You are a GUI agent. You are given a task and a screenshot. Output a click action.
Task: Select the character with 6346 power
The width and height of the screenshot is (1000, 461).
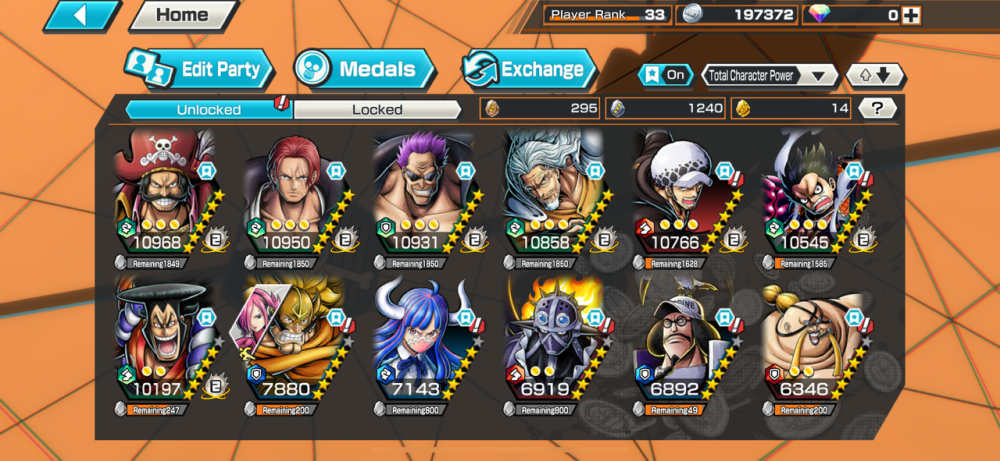coord(813,345)
